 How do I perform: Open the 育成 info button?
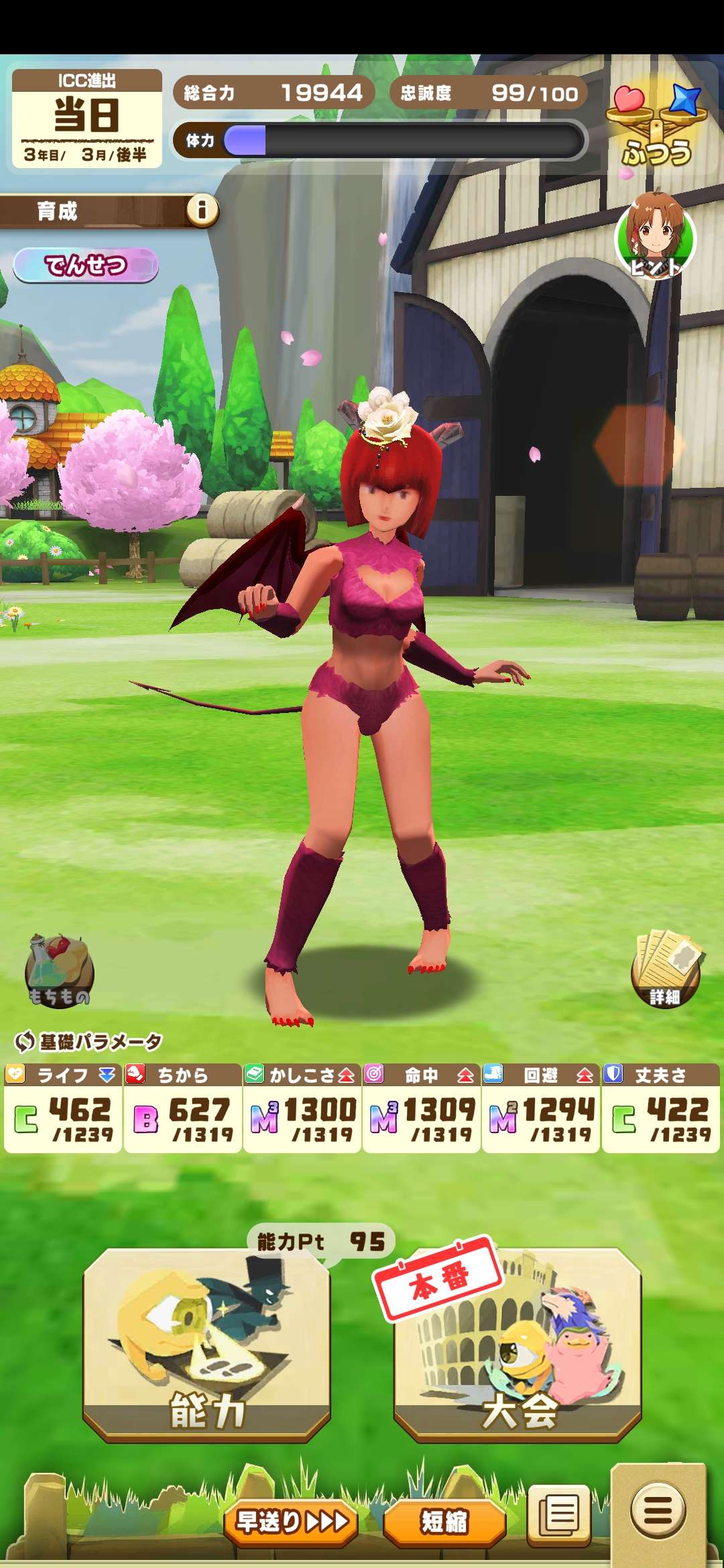pos(202,211)
